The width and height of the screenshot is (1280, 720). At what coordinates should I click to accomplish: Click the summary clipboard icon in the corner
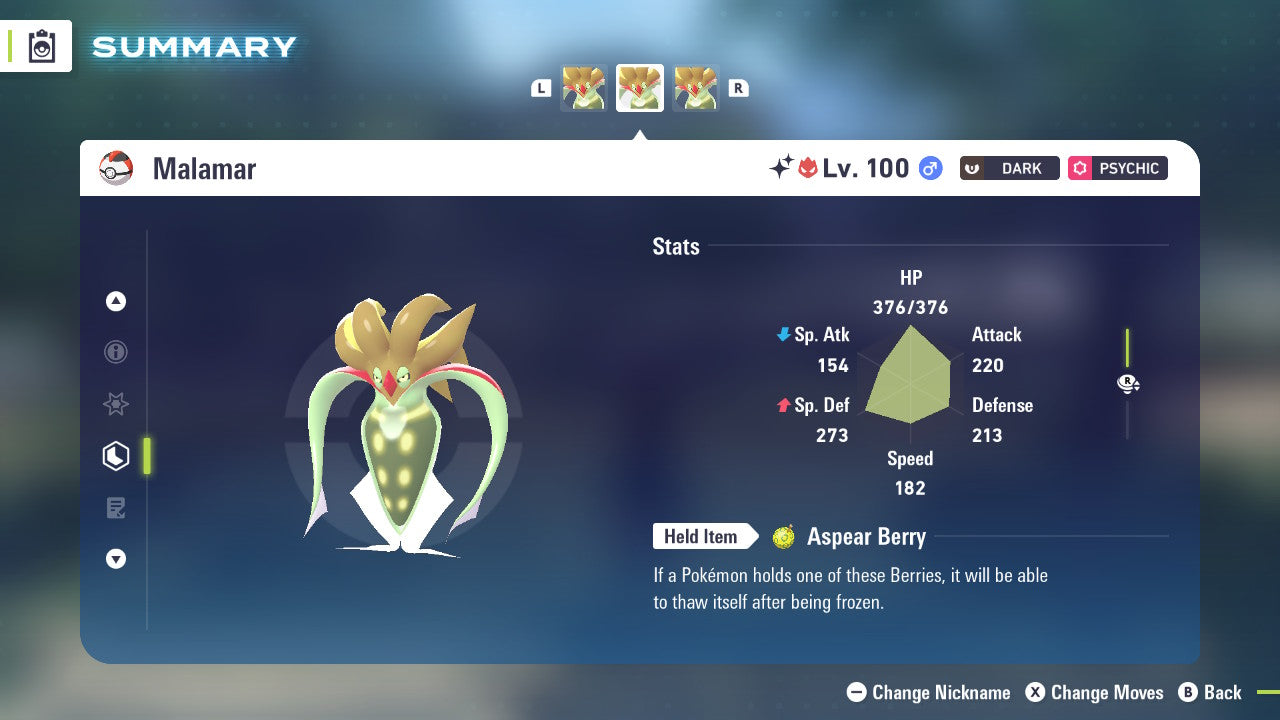(40, 46)
